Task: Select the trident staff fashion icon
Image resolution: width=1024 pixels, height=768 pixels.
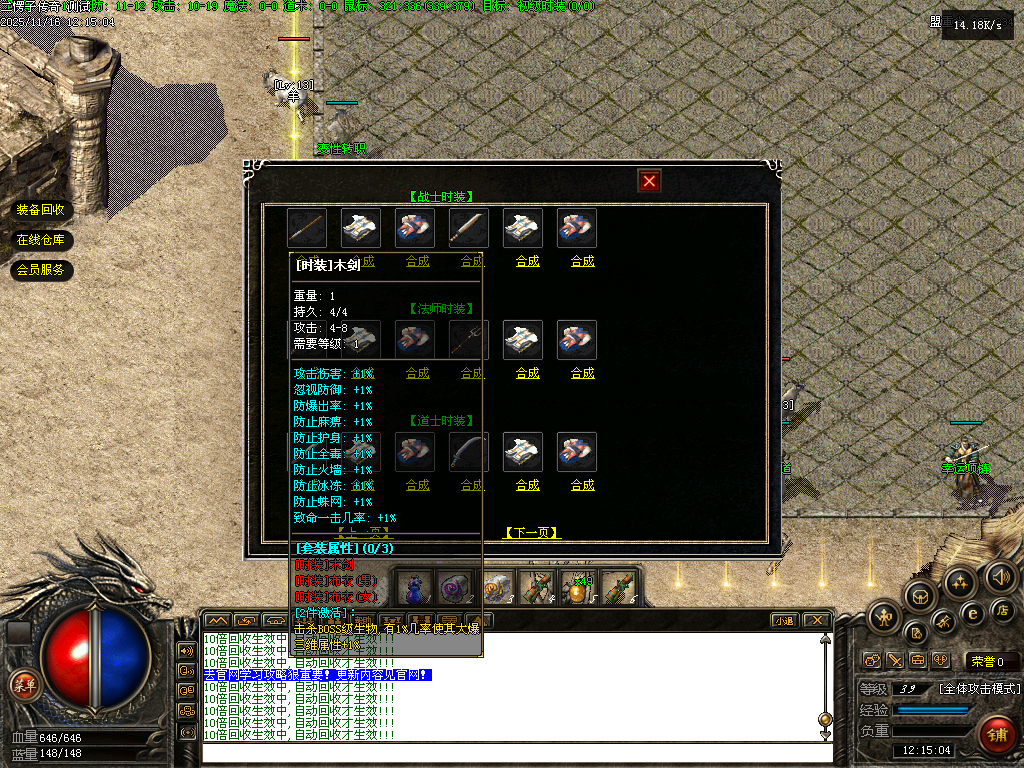Action: point(469,340)
